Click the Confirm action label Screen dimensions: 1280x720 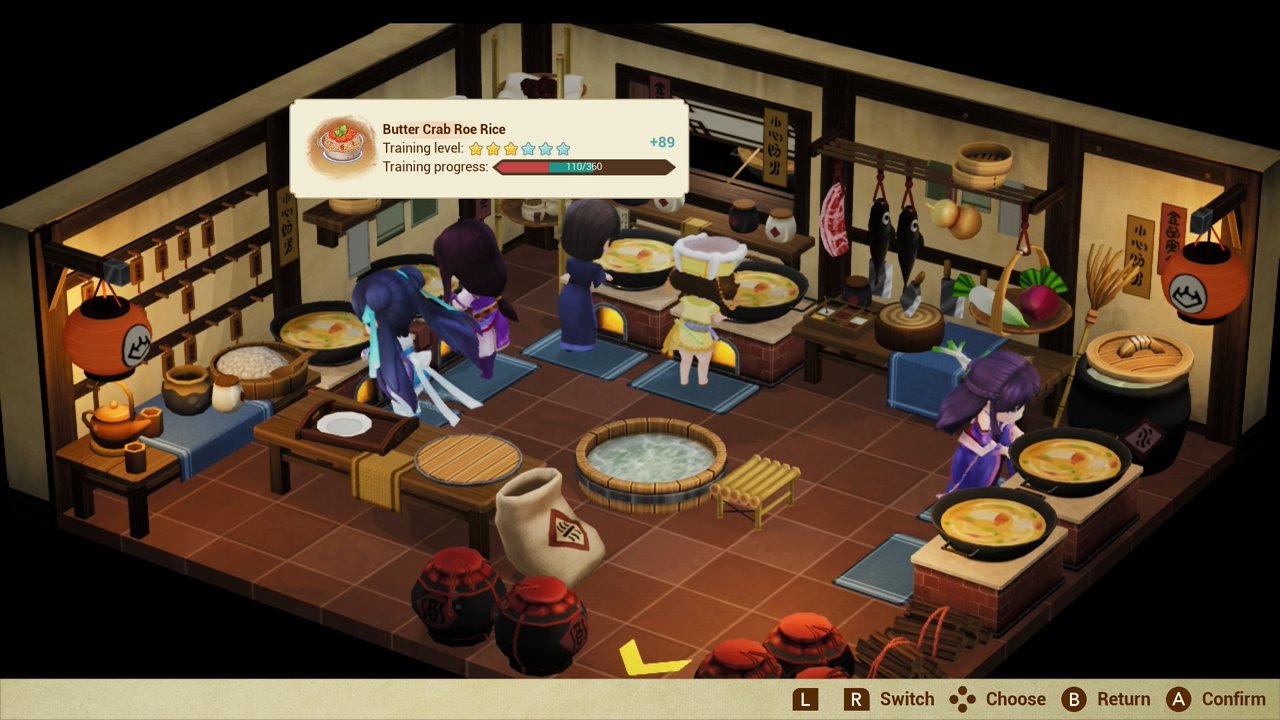coord(1234,698)
